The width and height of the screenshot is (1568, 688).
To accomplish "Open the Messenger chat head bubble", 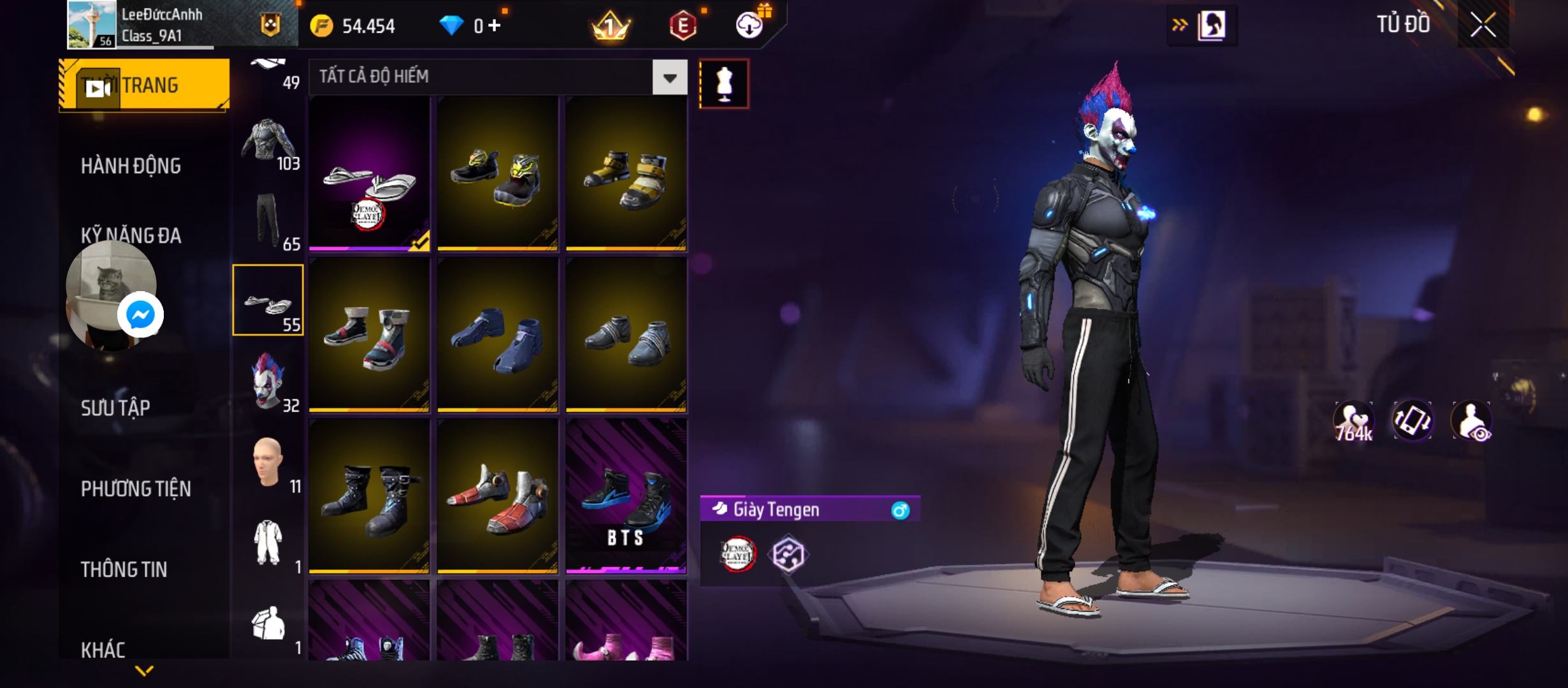I will tap(140, 315).
